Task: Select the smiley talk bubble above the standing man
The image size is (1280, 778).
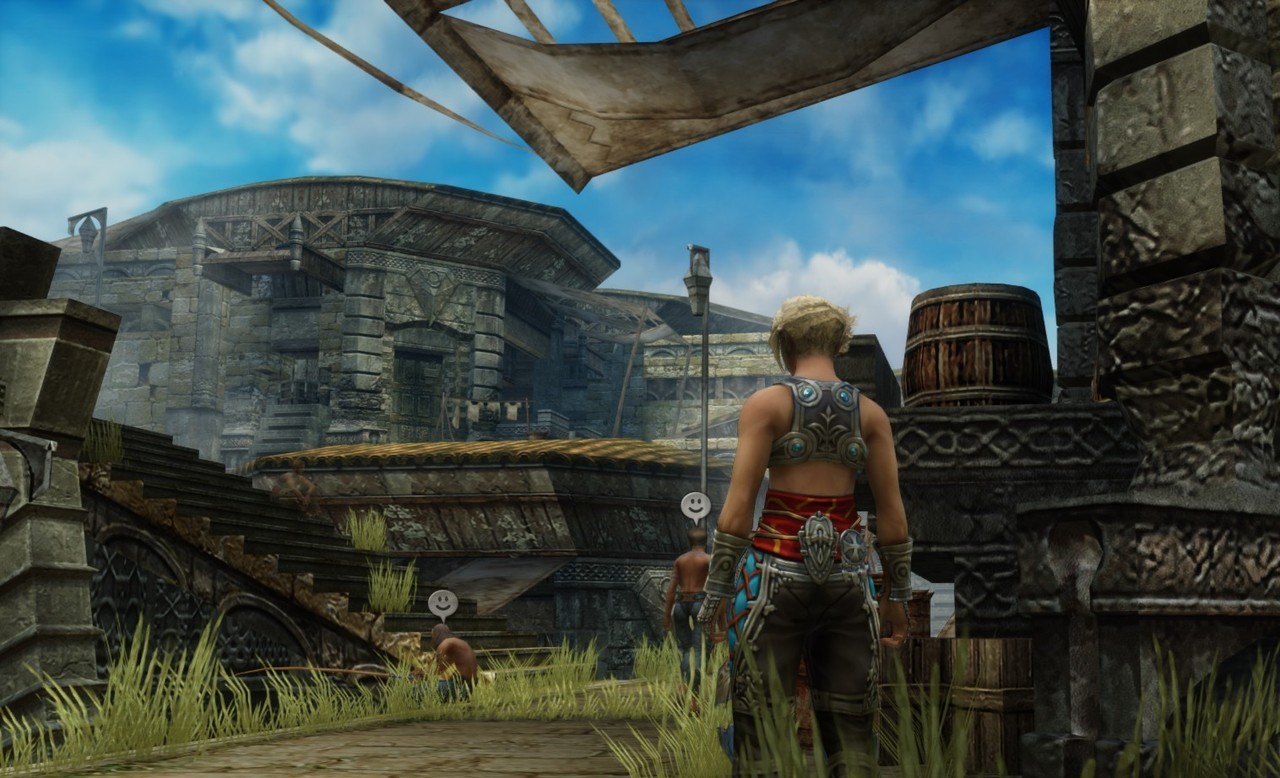Action: point(696,505)
